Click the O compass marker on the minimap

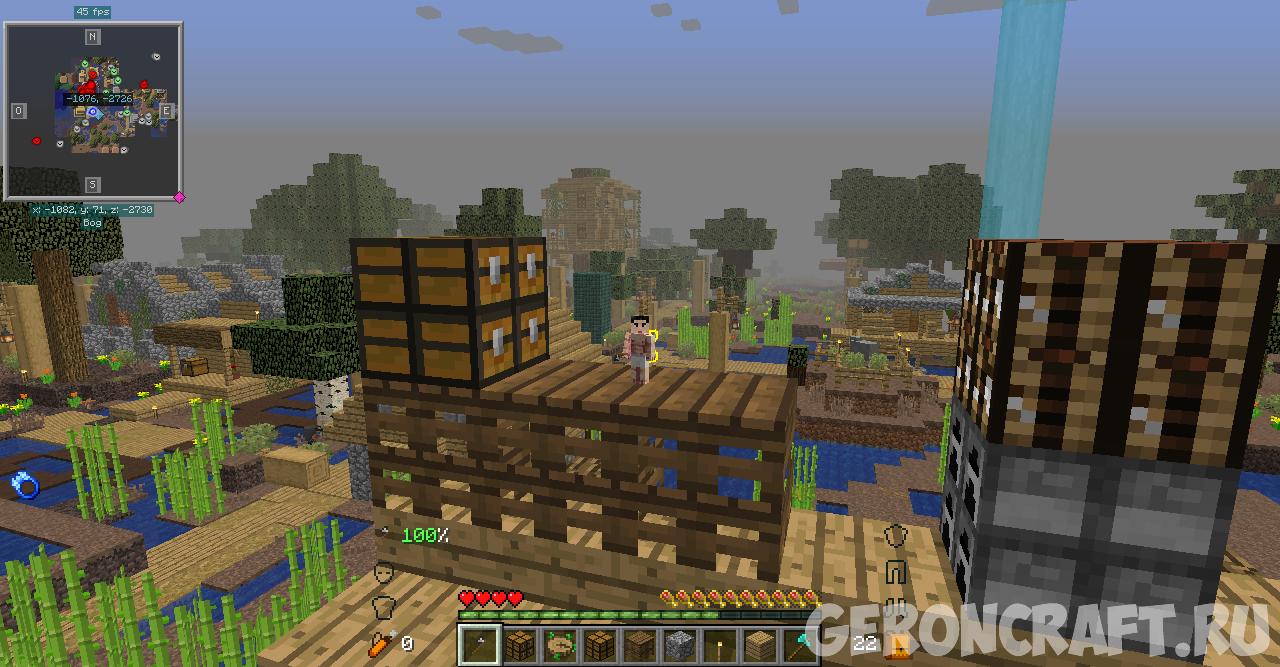coord(19,110)
